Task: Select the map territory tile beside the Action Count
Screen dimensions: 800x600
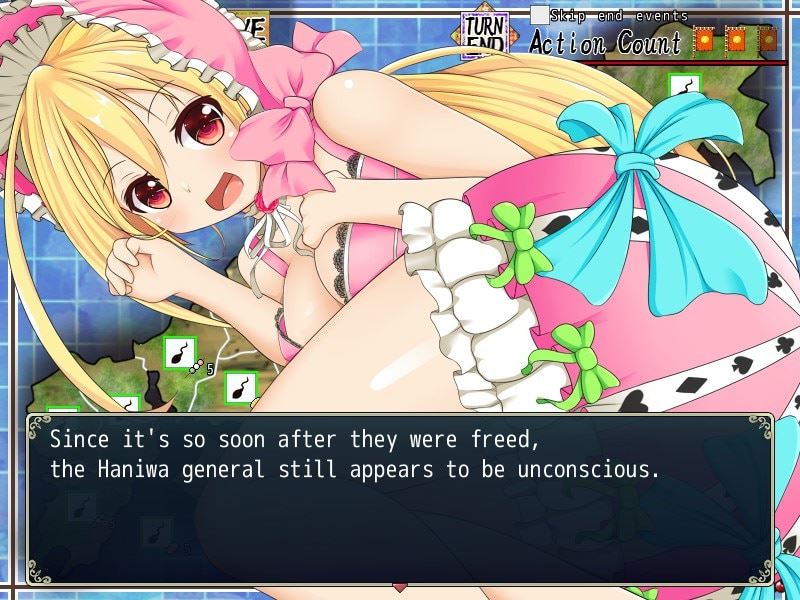Action: pos(684,88)
